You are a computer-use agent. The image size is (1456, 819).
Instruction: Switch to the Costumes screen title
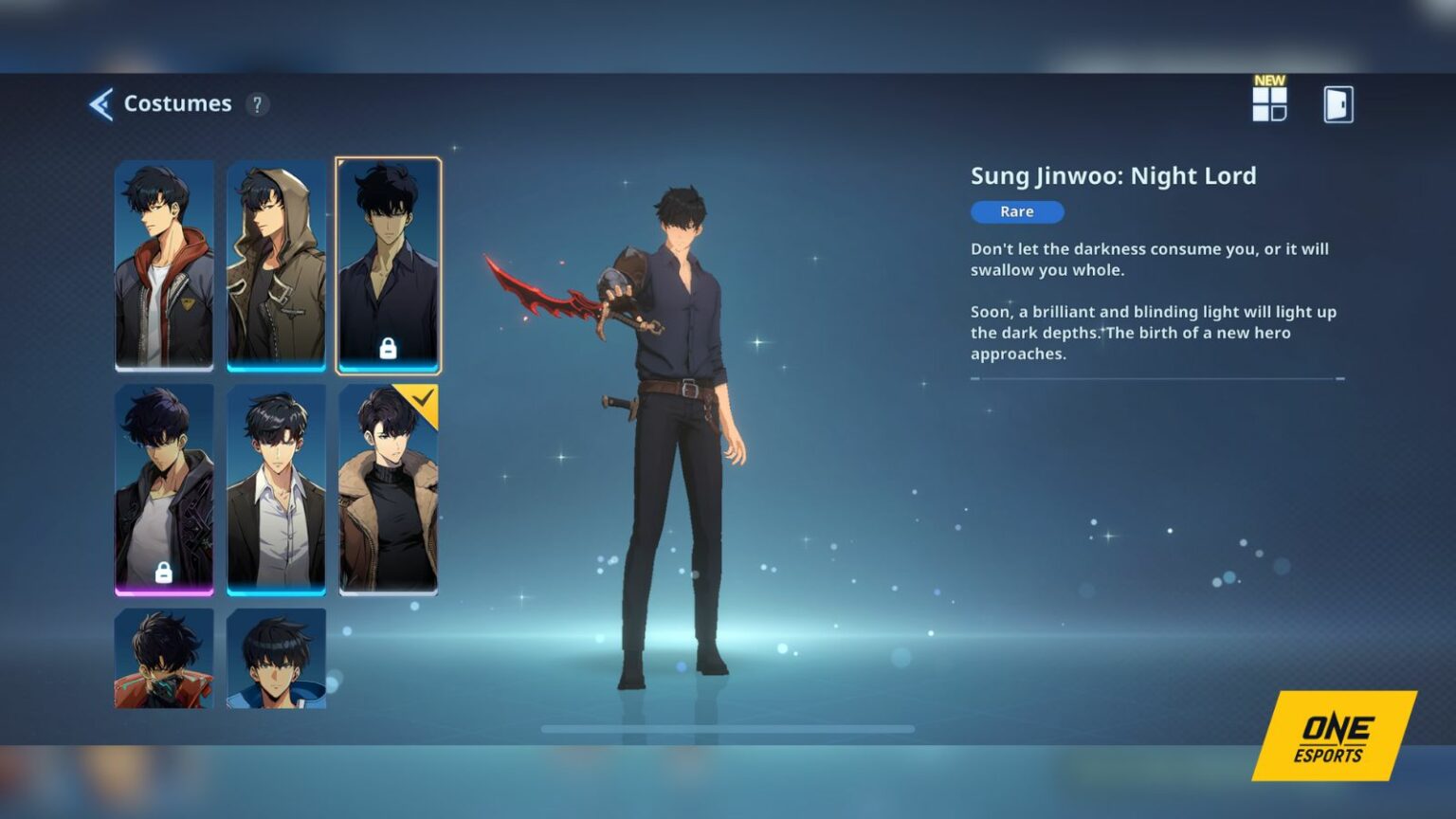pyautogui.click(x=177, y=103)
